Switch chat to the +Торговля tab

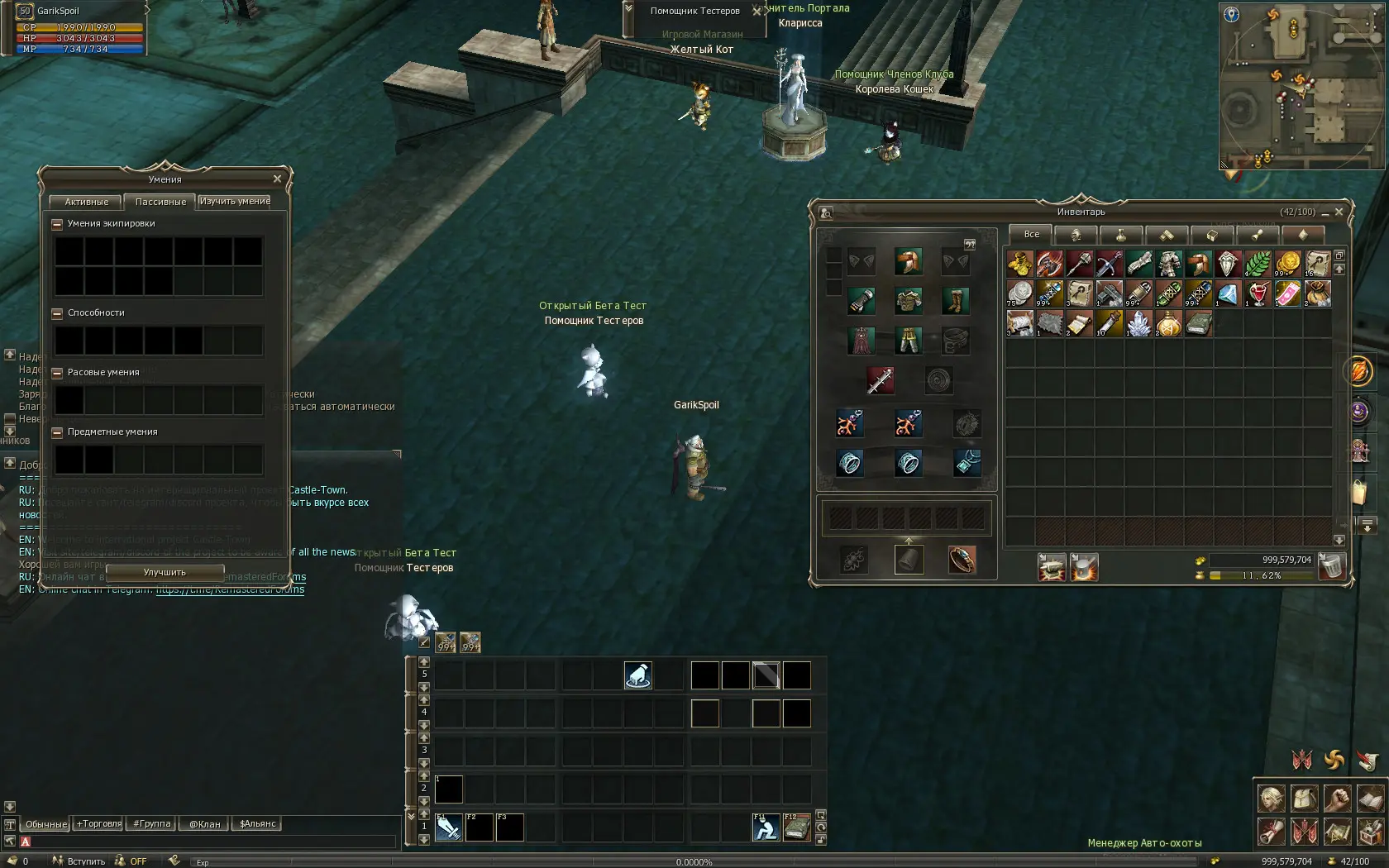click(99, 824)
